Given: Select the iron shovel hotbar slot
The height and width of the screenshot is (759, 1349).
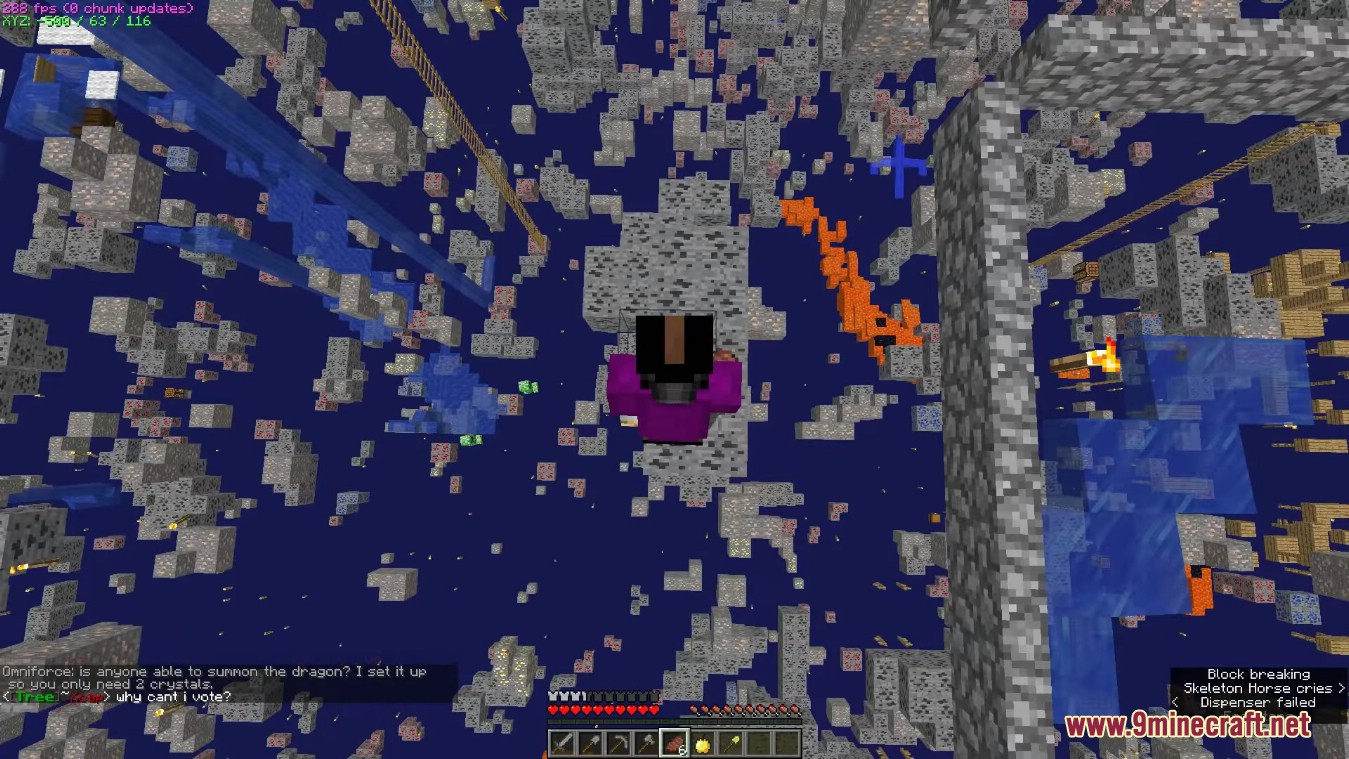Looking at the screenshot, I should [x=590, y=744].
